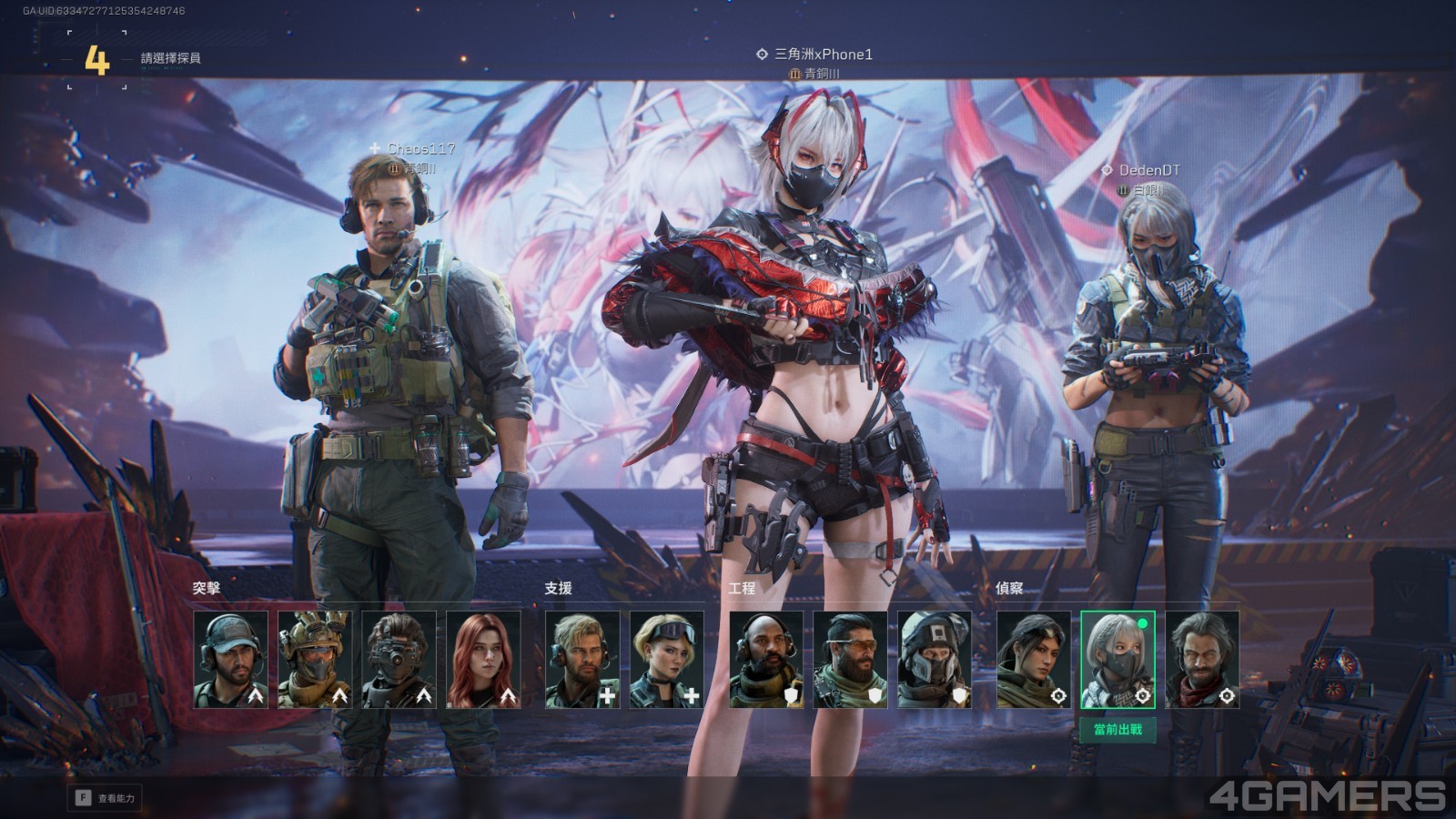Select the masked silver-haired recon operator
This screenshot has height=819, width=1456.
point(1117,660)
